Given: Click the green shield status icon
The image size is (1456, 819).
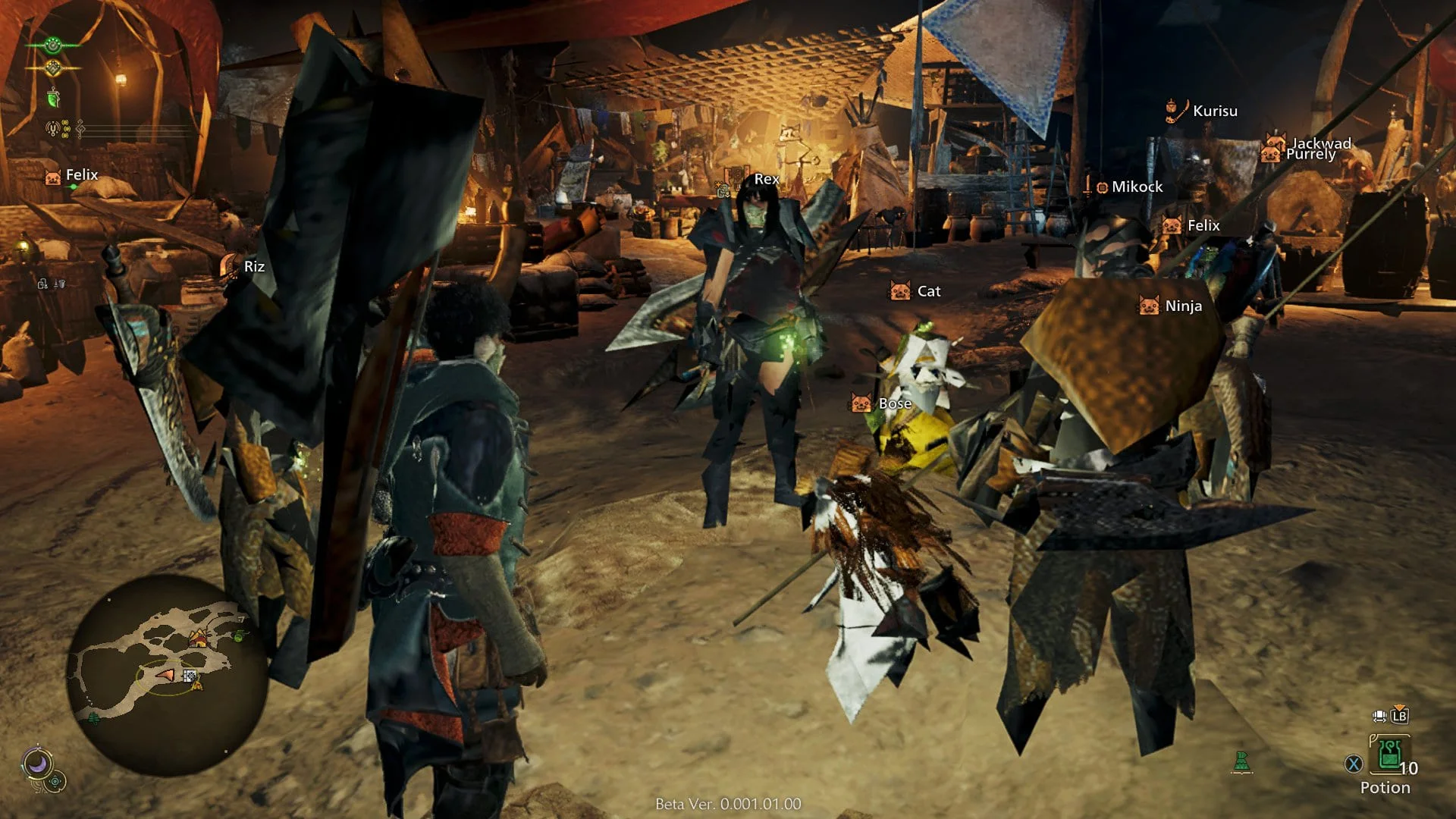Looking at the screenshot, I should pos(53,99).
